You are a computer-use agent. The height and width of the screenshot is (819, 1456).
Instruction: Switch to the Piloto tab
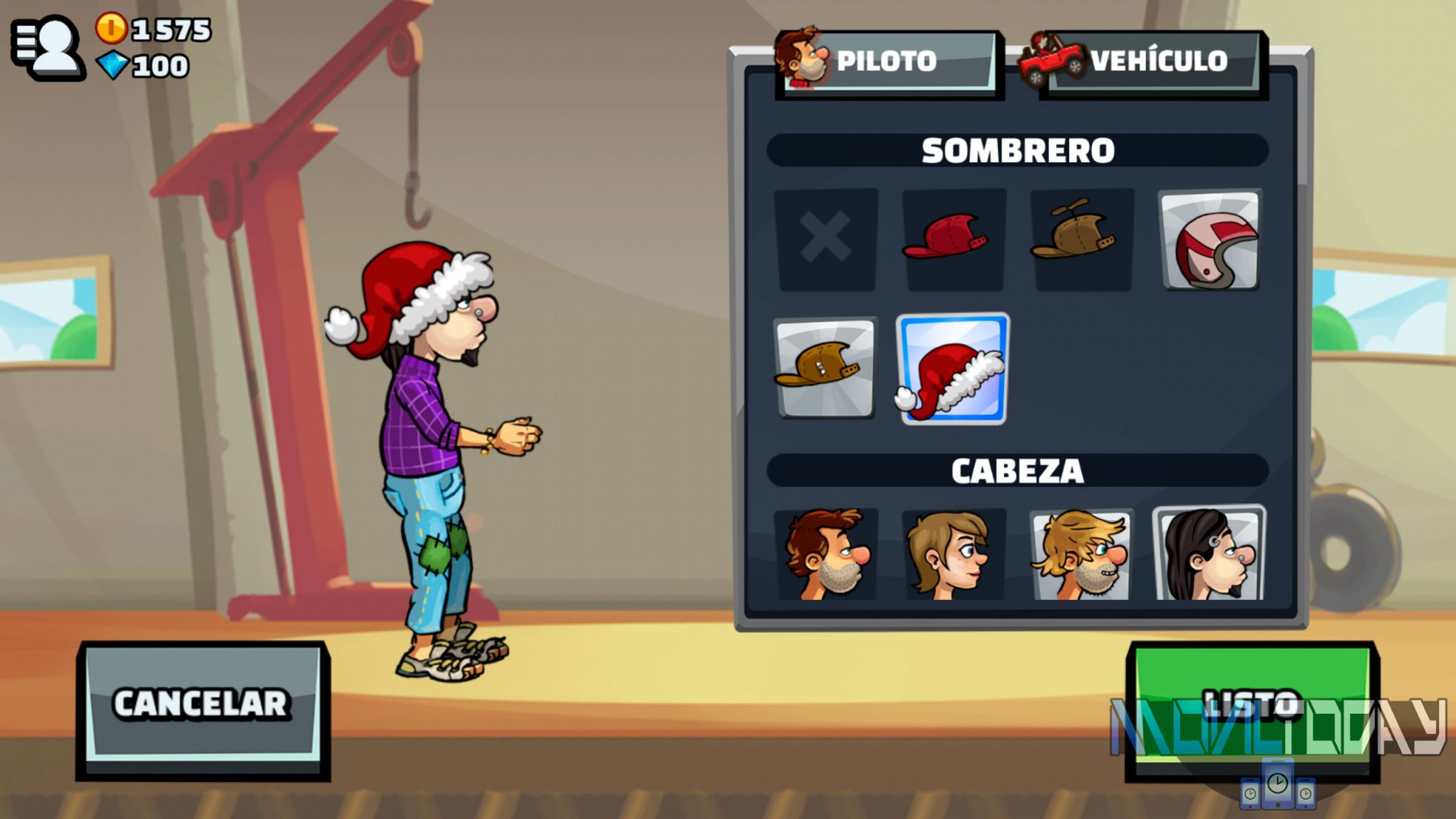click(x=889, y=61)
